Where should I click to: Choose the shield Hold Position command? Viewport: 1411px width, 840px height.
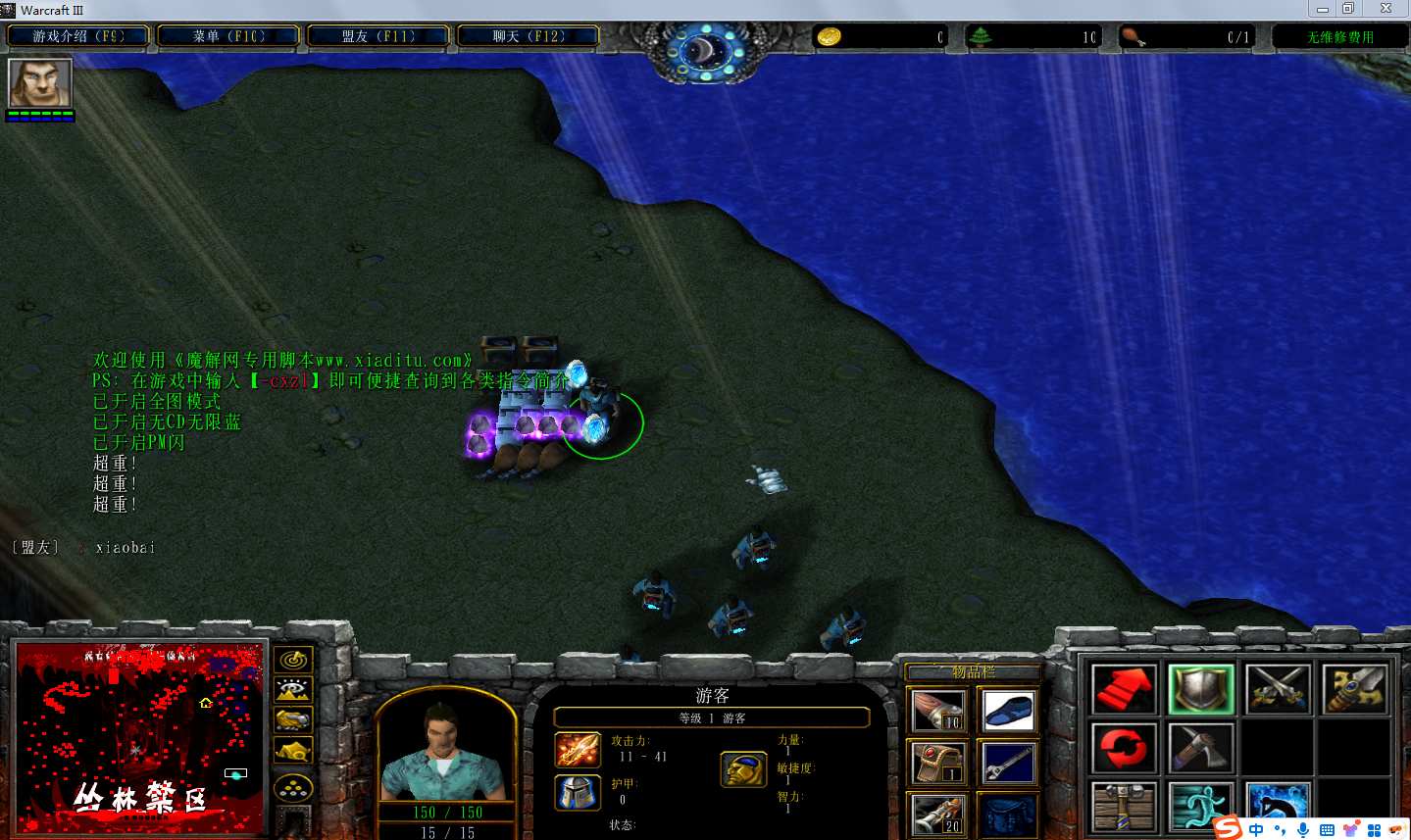click(x=1201, y=689)
